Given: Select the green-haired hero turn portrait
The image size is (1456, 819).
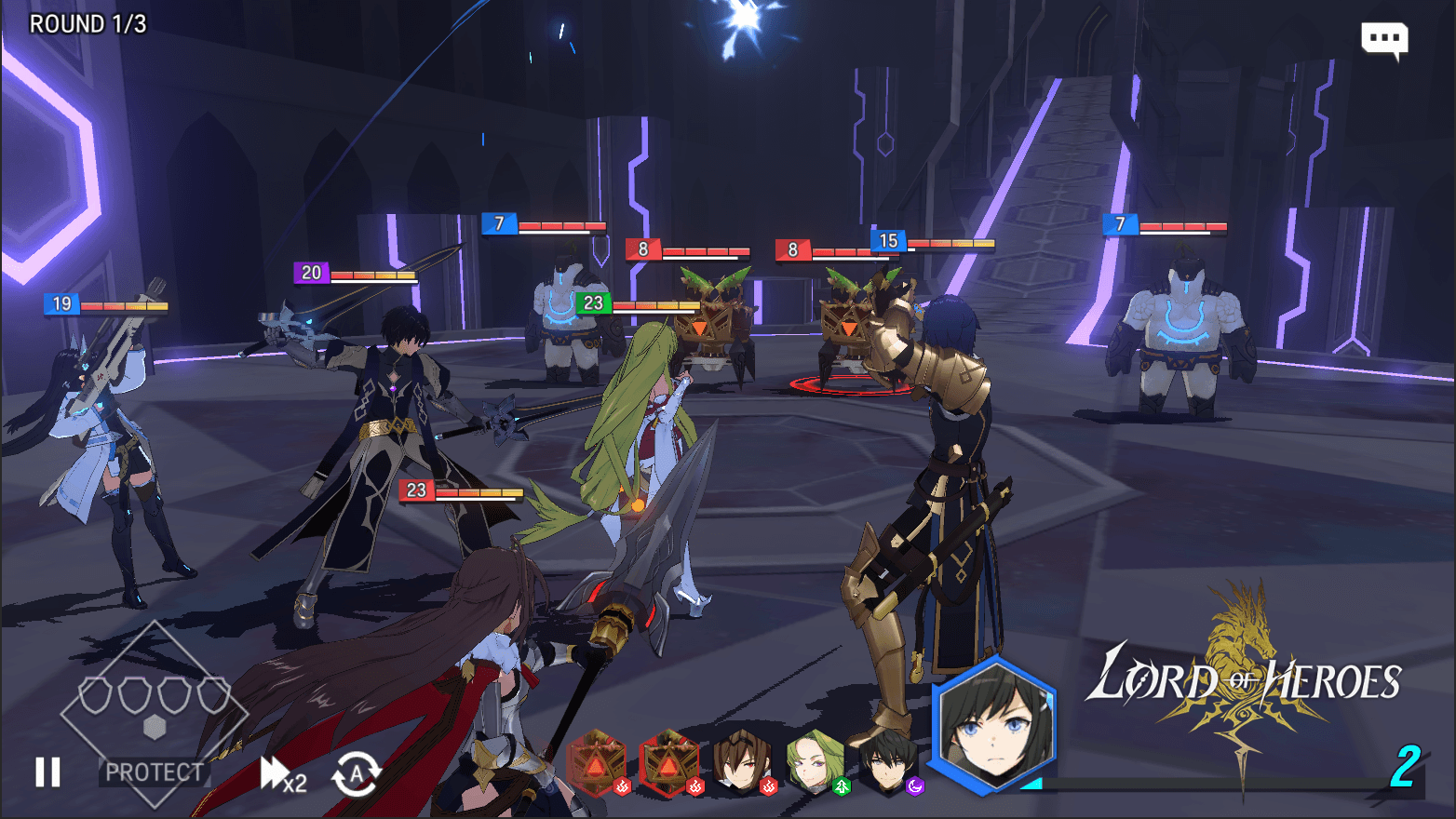Looking at the screenshot, I should [x=815, y=763].
